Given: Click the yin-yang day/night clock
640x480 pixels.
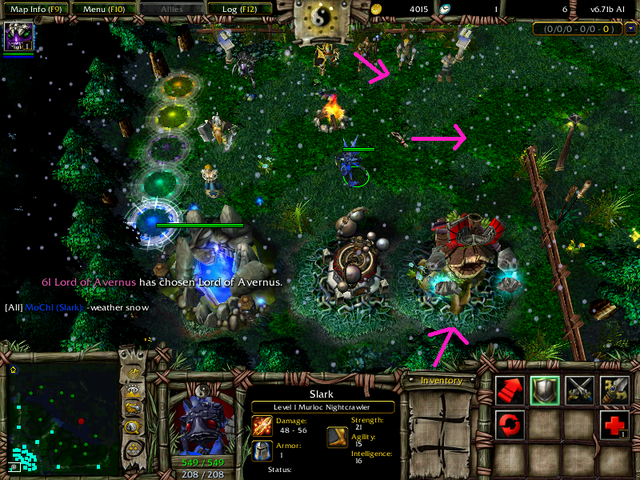Looking at the screenshot, I should 319,18.
